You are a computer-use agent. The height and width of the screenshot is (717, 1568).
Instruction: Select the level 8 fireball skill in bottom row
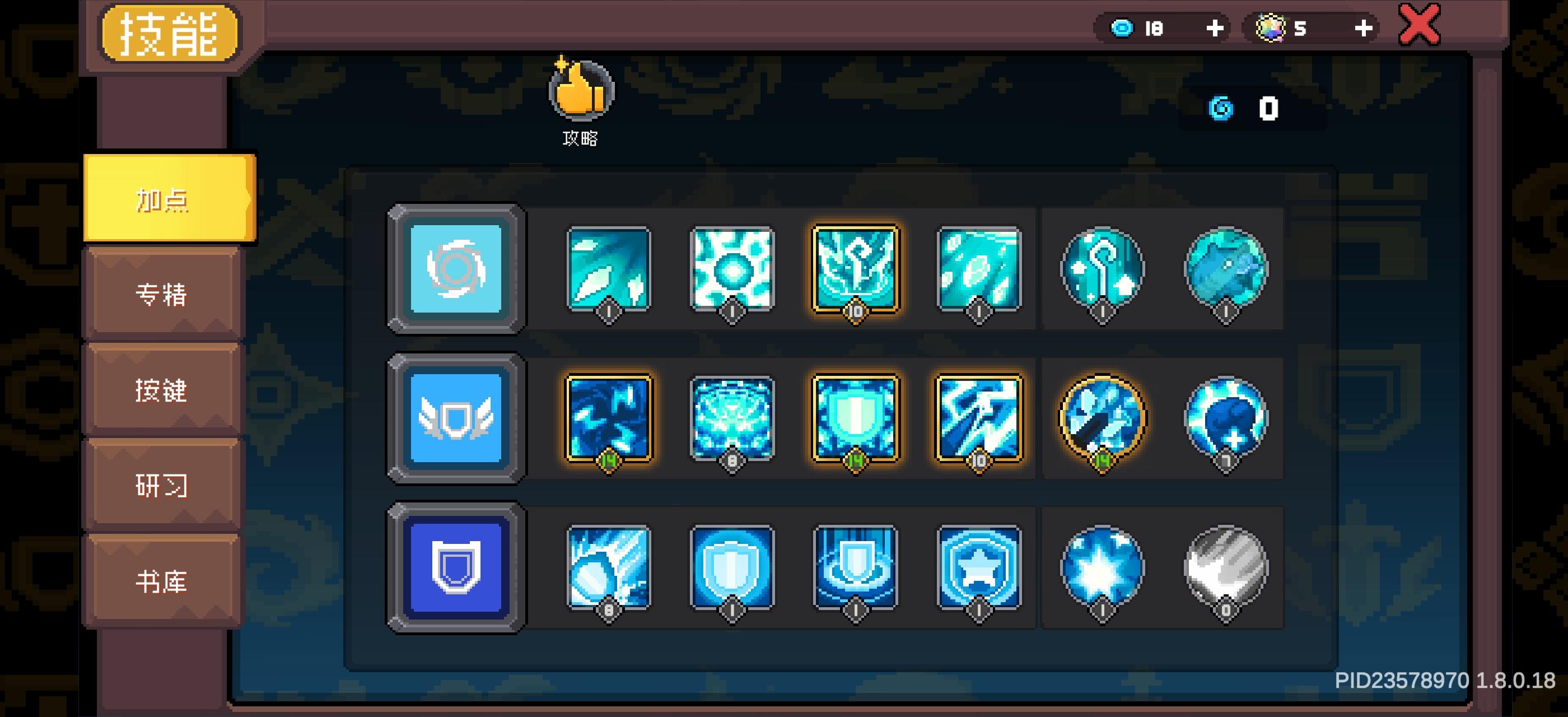point(608,569)
